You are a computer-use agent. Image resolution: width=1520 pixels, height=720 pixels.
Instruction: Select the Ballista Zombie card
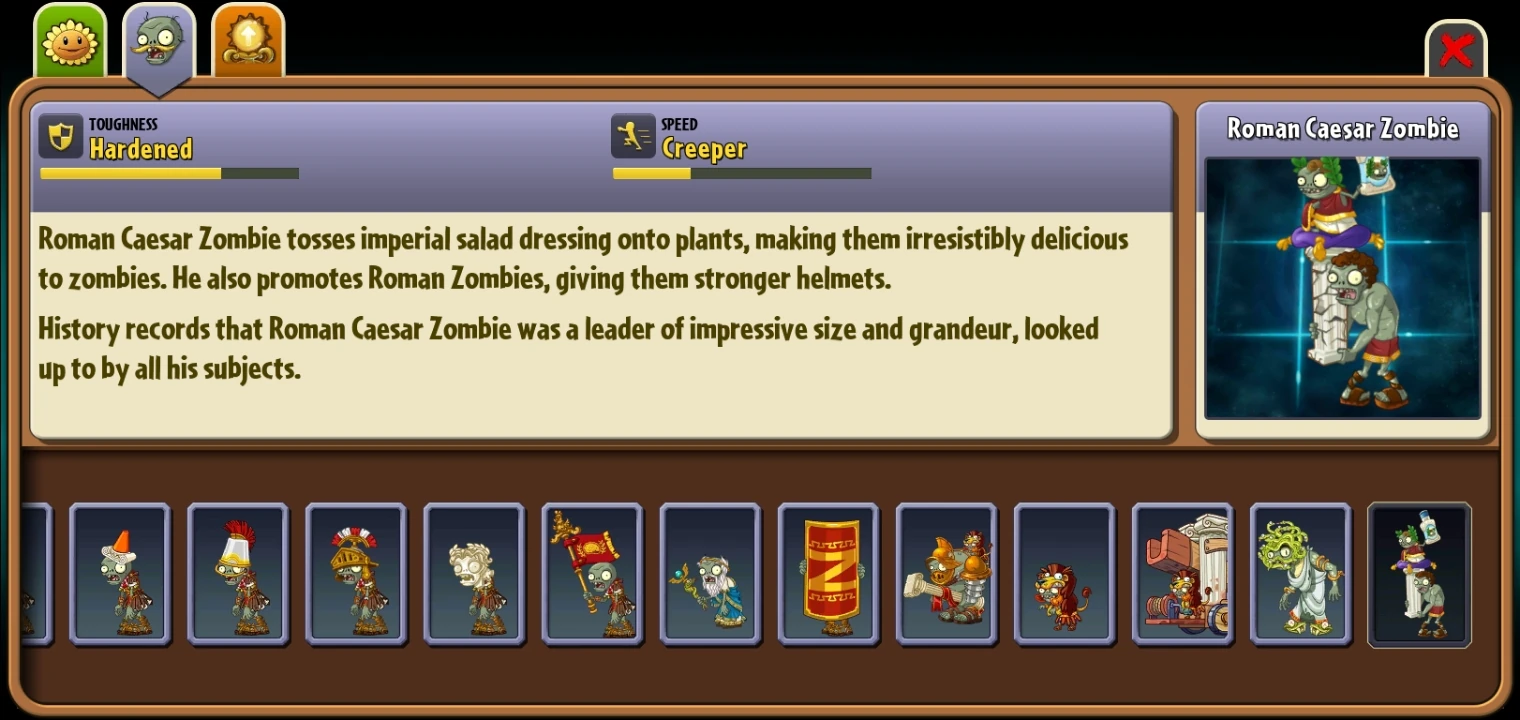[x=947, y=575]
